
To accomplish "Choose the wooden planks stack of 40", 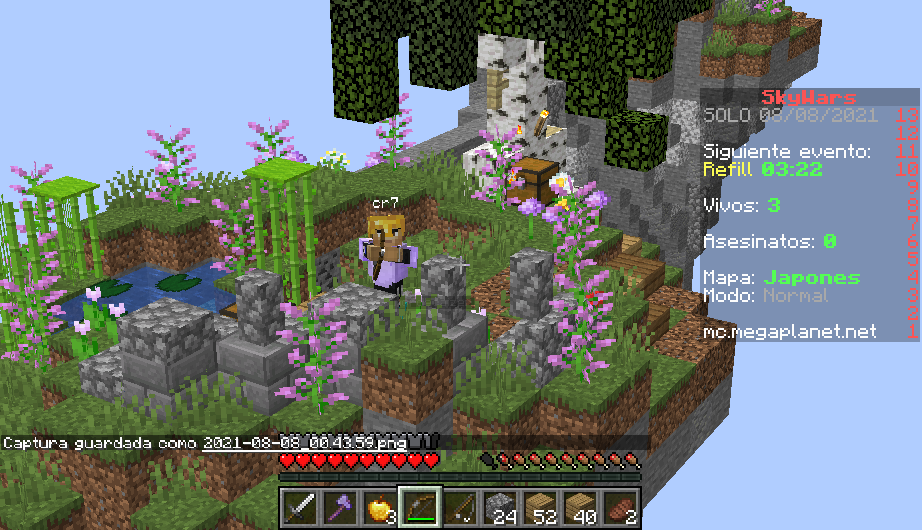I will (x=580, y=507).
